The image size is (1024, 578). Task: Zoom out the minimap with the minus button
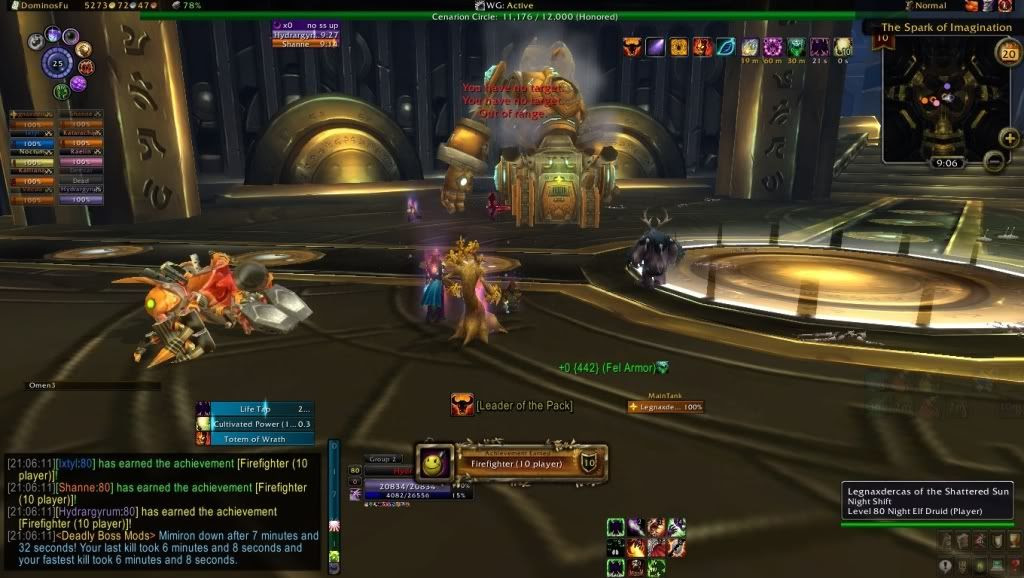coord(993,160)
